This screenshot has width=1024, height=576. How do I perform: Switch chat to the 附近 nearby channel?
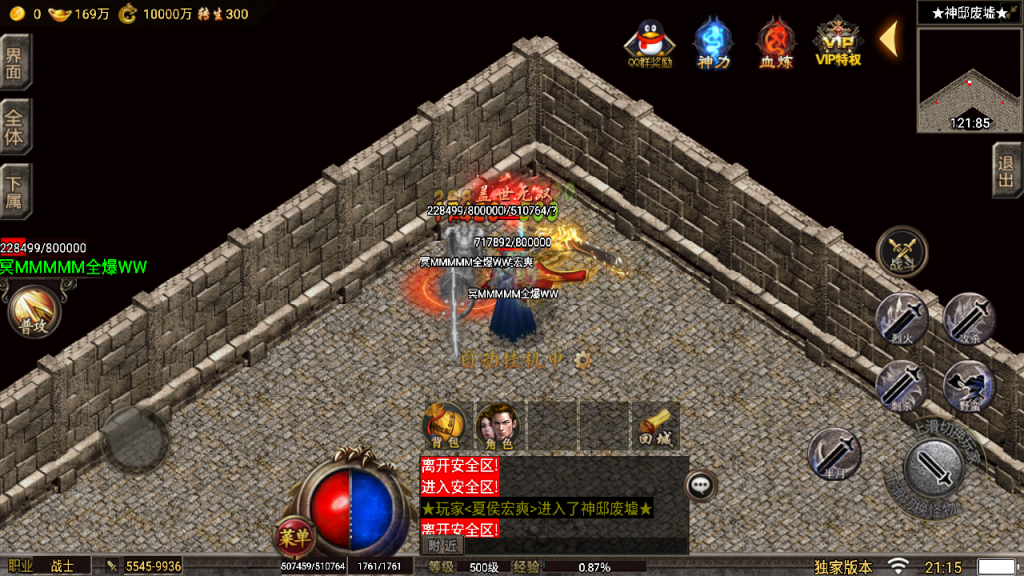(441, 546)
